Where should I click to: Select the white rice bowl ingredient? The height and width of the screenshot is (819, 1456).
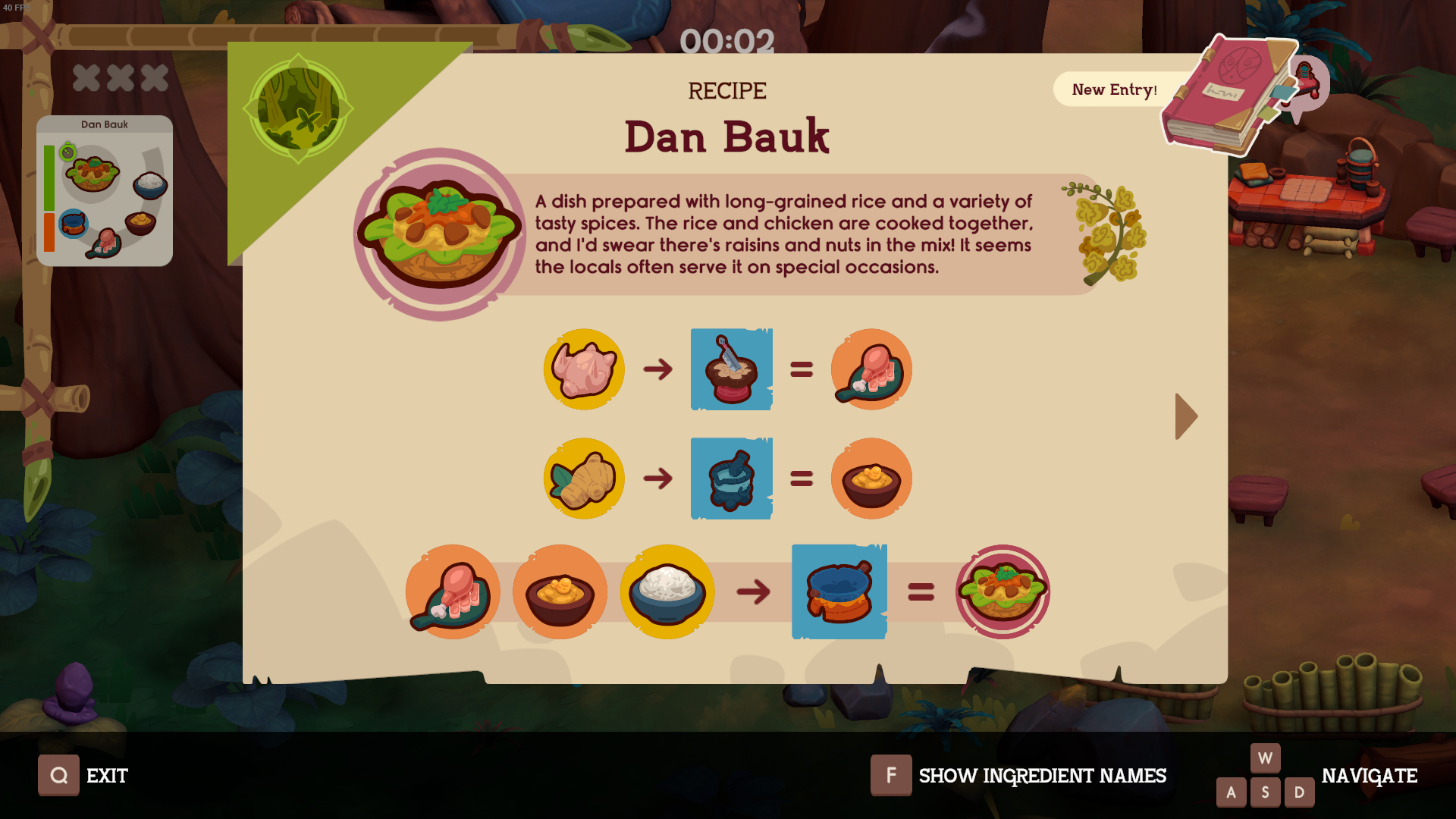point(667,592)
